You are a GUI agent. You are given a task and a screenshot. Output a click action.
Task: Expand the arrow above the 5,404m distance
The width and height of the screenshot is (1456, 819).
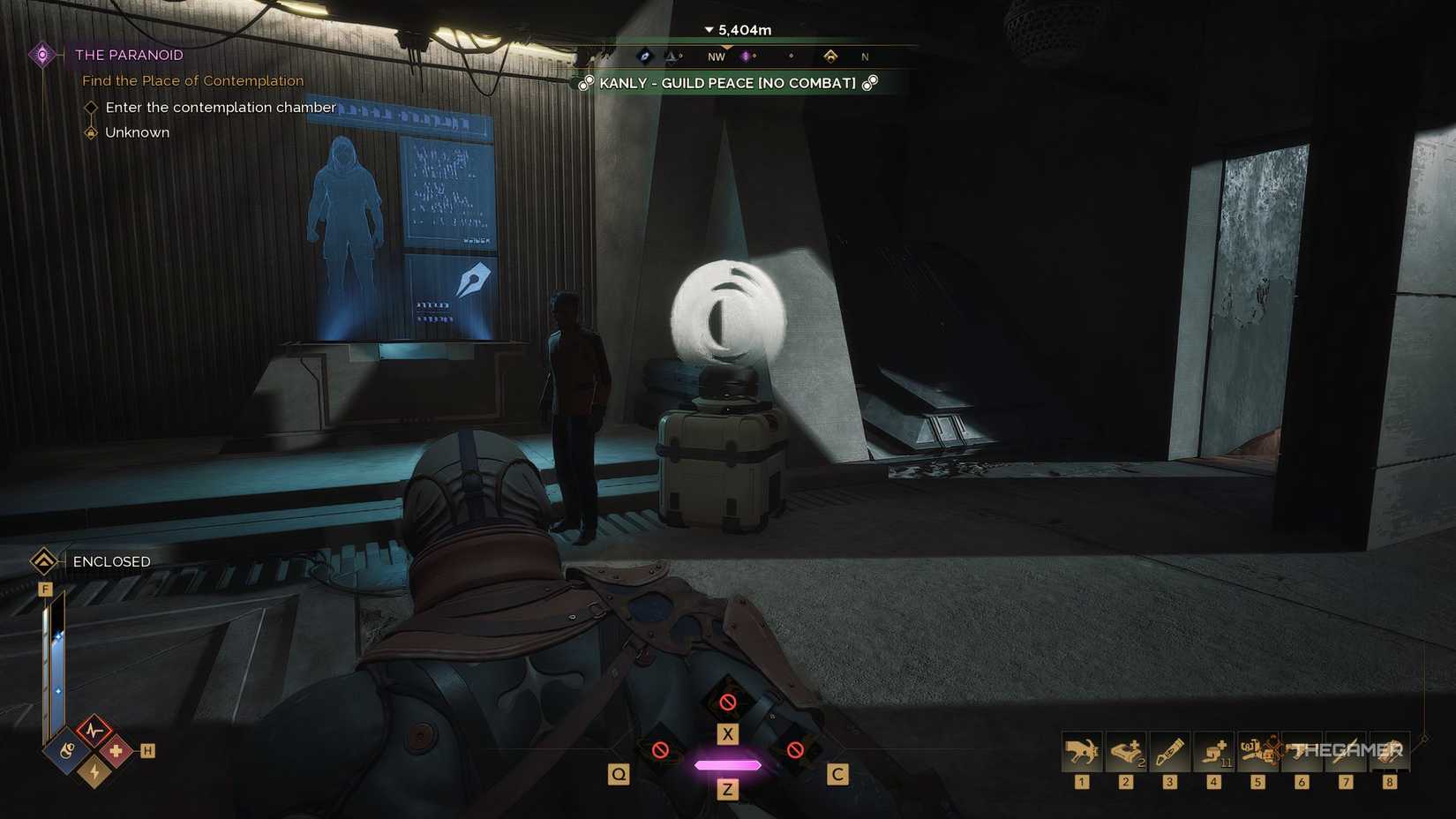(709, 29)
